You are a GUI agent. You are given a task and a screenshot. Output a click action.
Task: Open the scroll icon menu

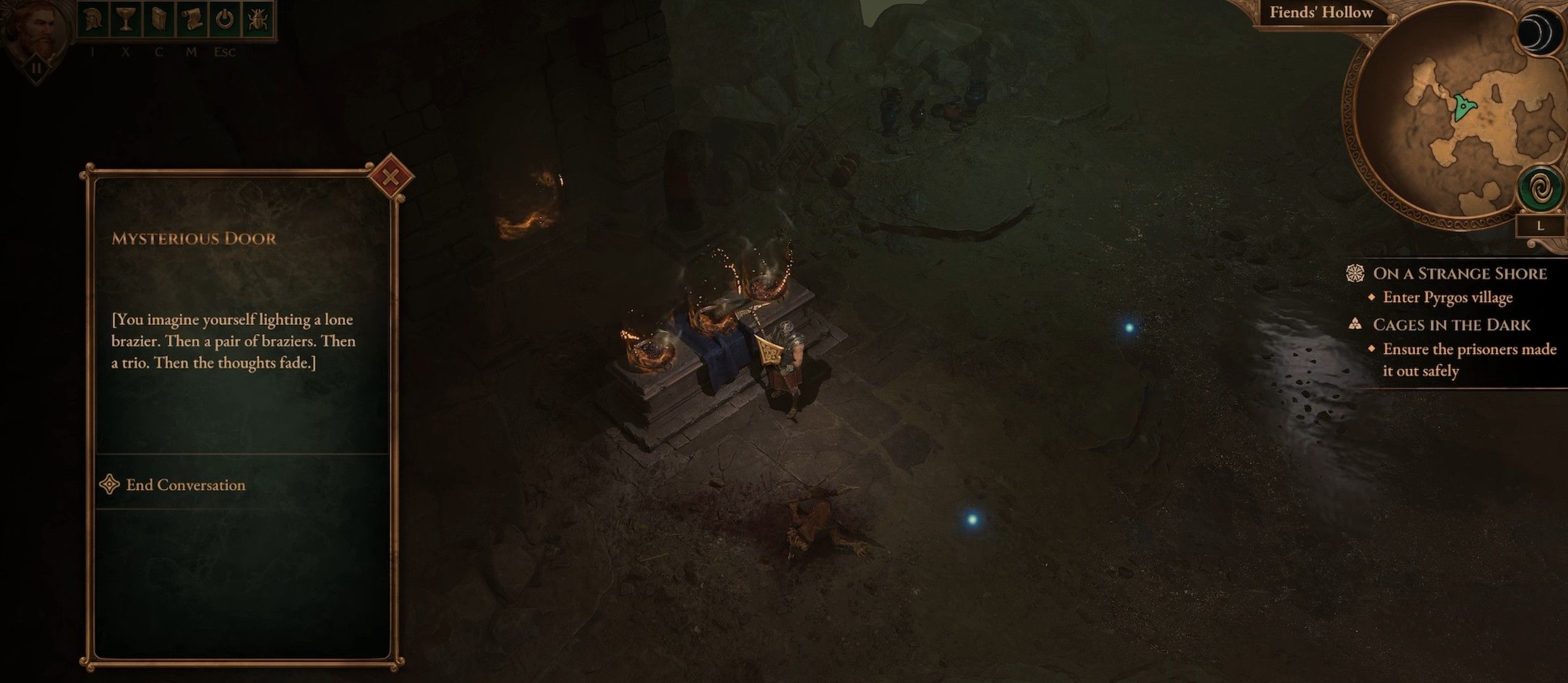(x=192, y=19)
